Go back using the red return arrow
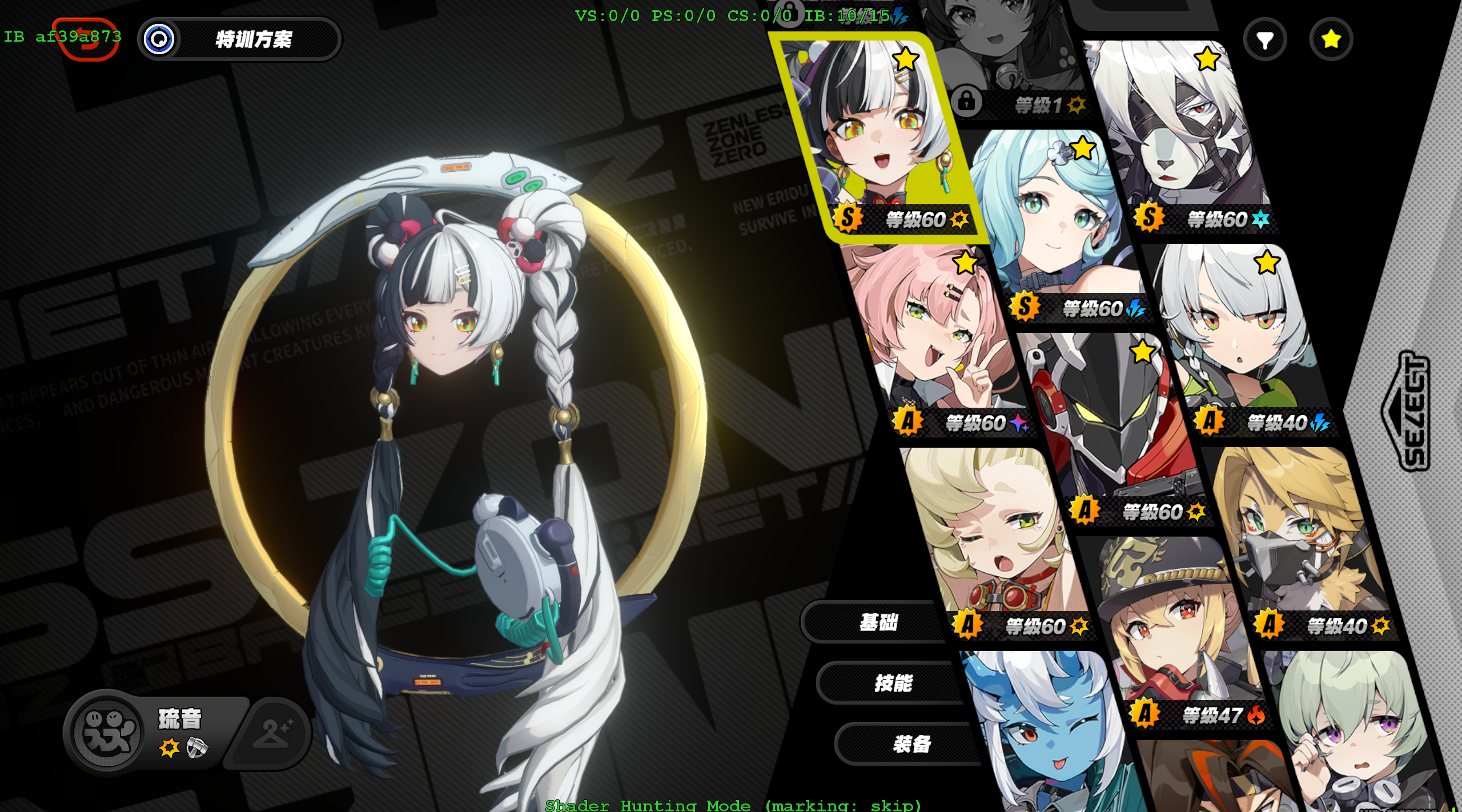Image resolution: width=1462 pixels, height=812 pixels. coord(86,39)
